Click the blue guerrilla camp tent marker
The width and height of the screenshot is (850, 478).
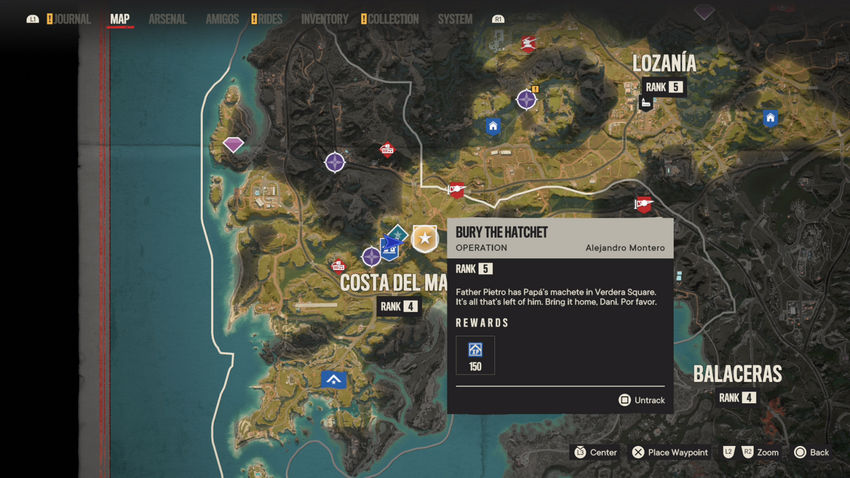[x=333, y=379]
